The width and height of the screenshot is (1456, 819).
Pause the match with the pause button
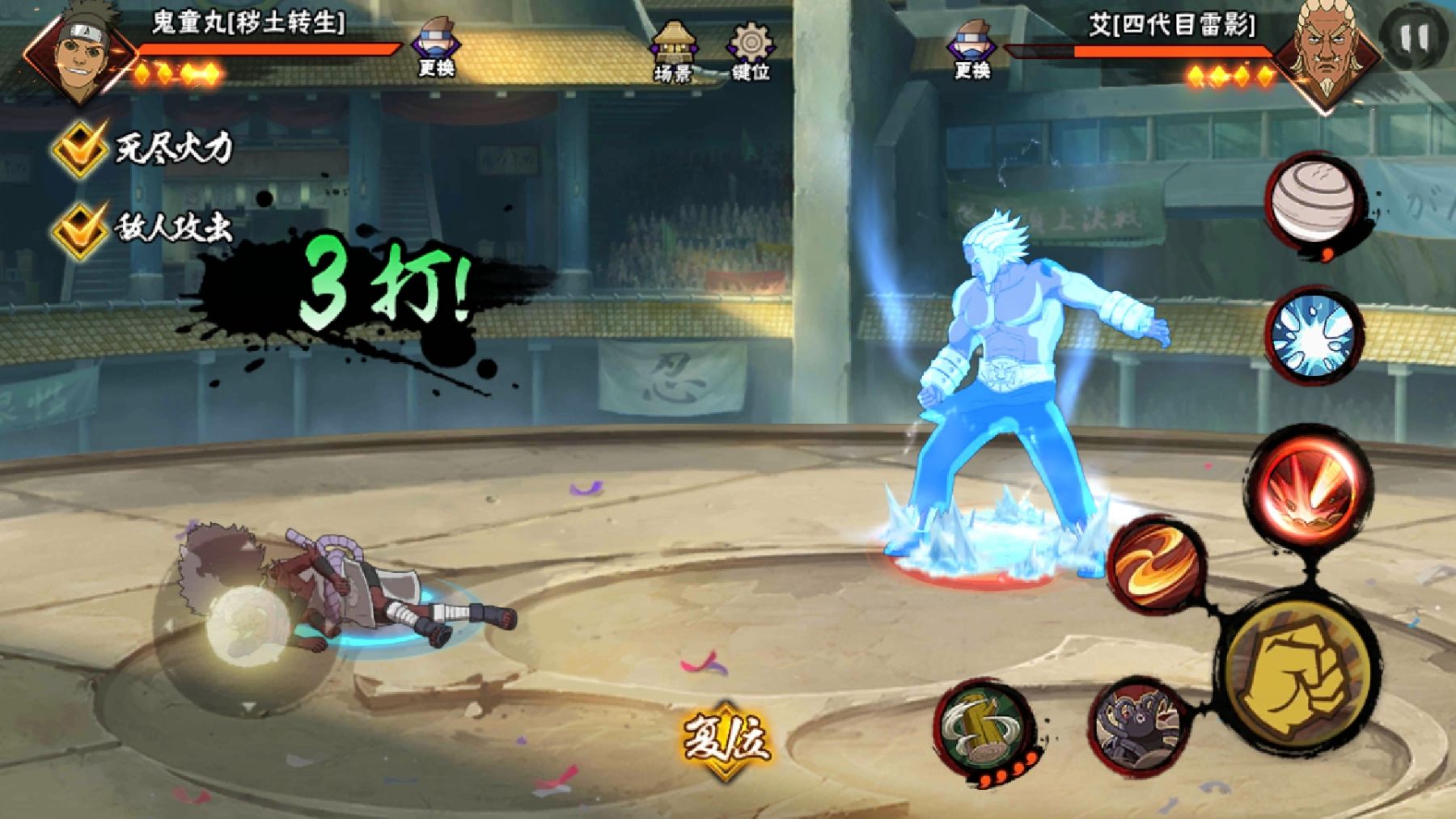1412,38
